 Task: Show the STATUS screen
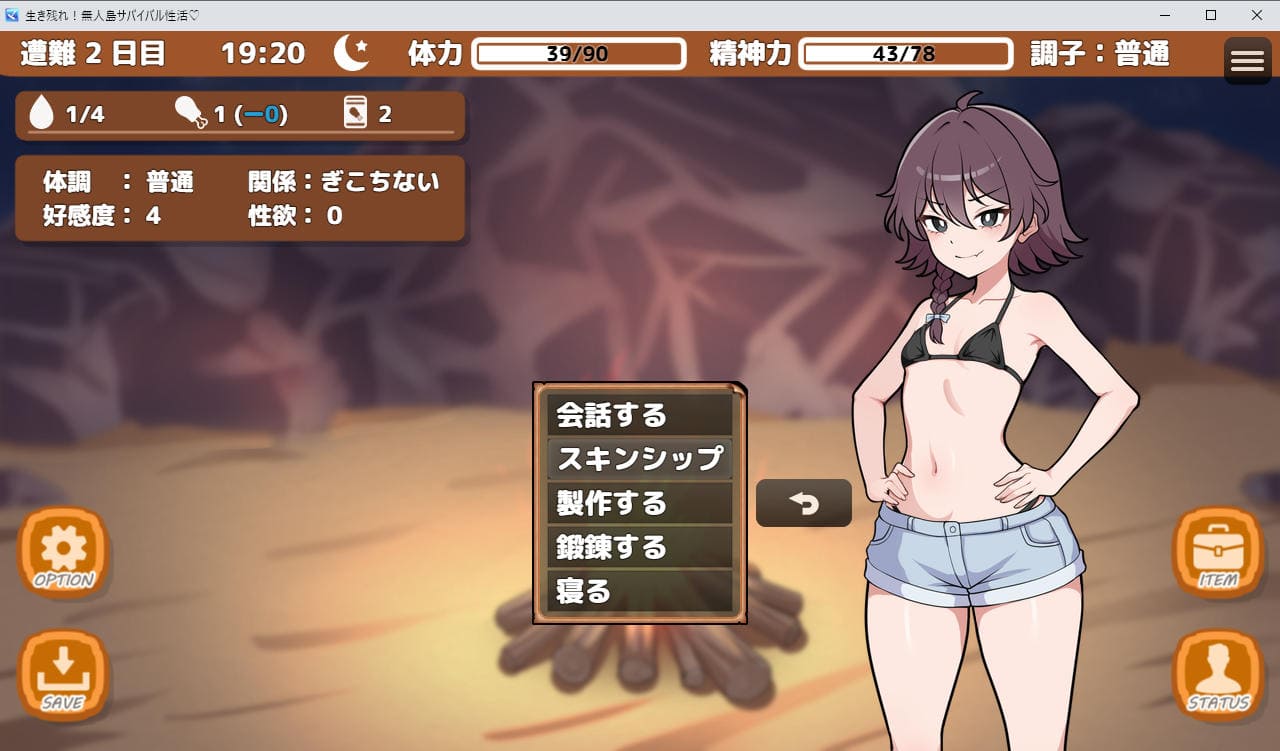[x=1217, y=674]
